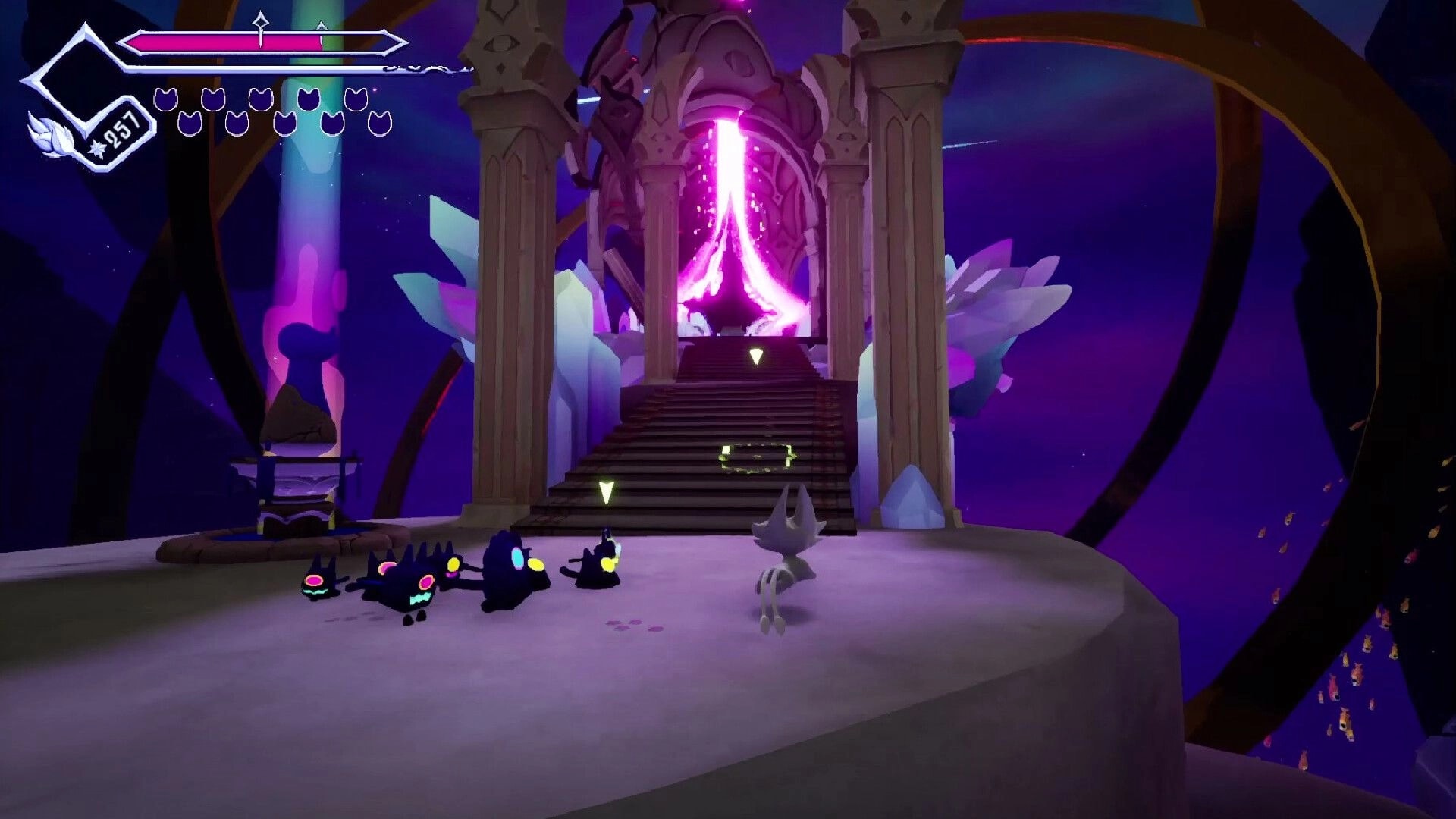Click the yellow arrow waypoint on the lower steps

(604, 491)
